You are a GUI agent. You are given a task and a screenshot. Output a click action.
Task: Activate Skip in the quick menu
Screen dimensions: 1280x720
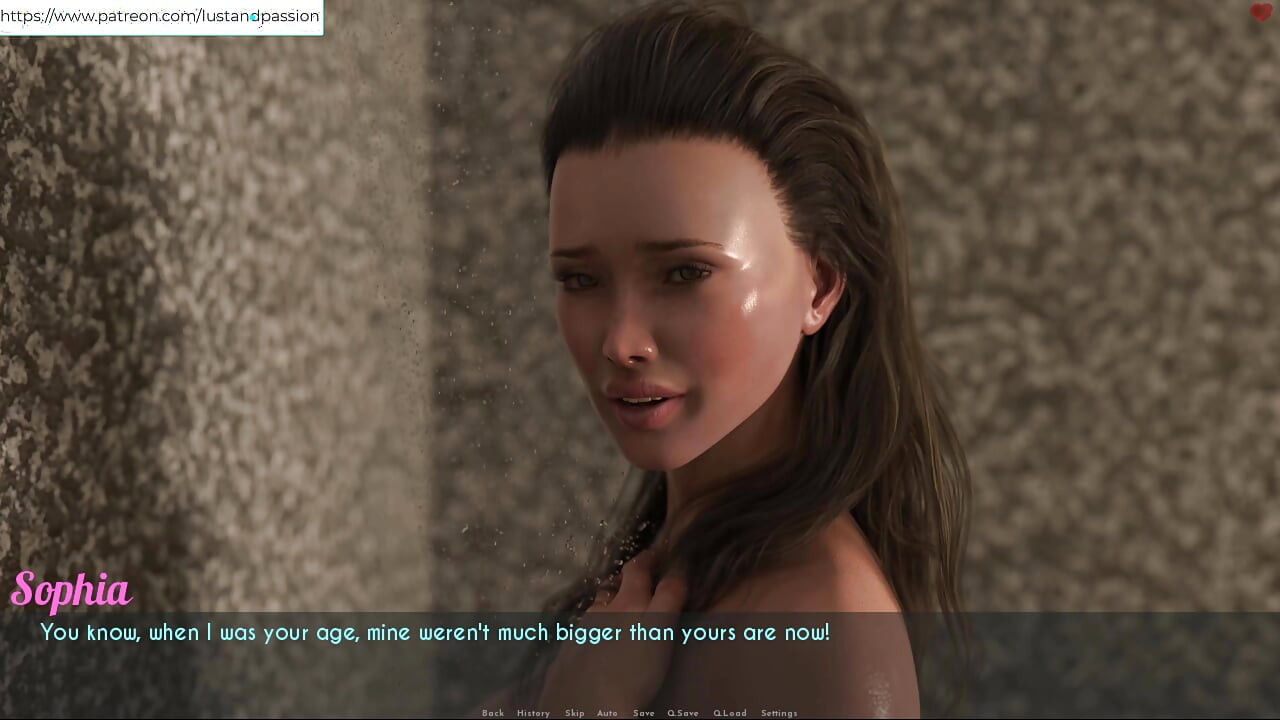point(574,713)
